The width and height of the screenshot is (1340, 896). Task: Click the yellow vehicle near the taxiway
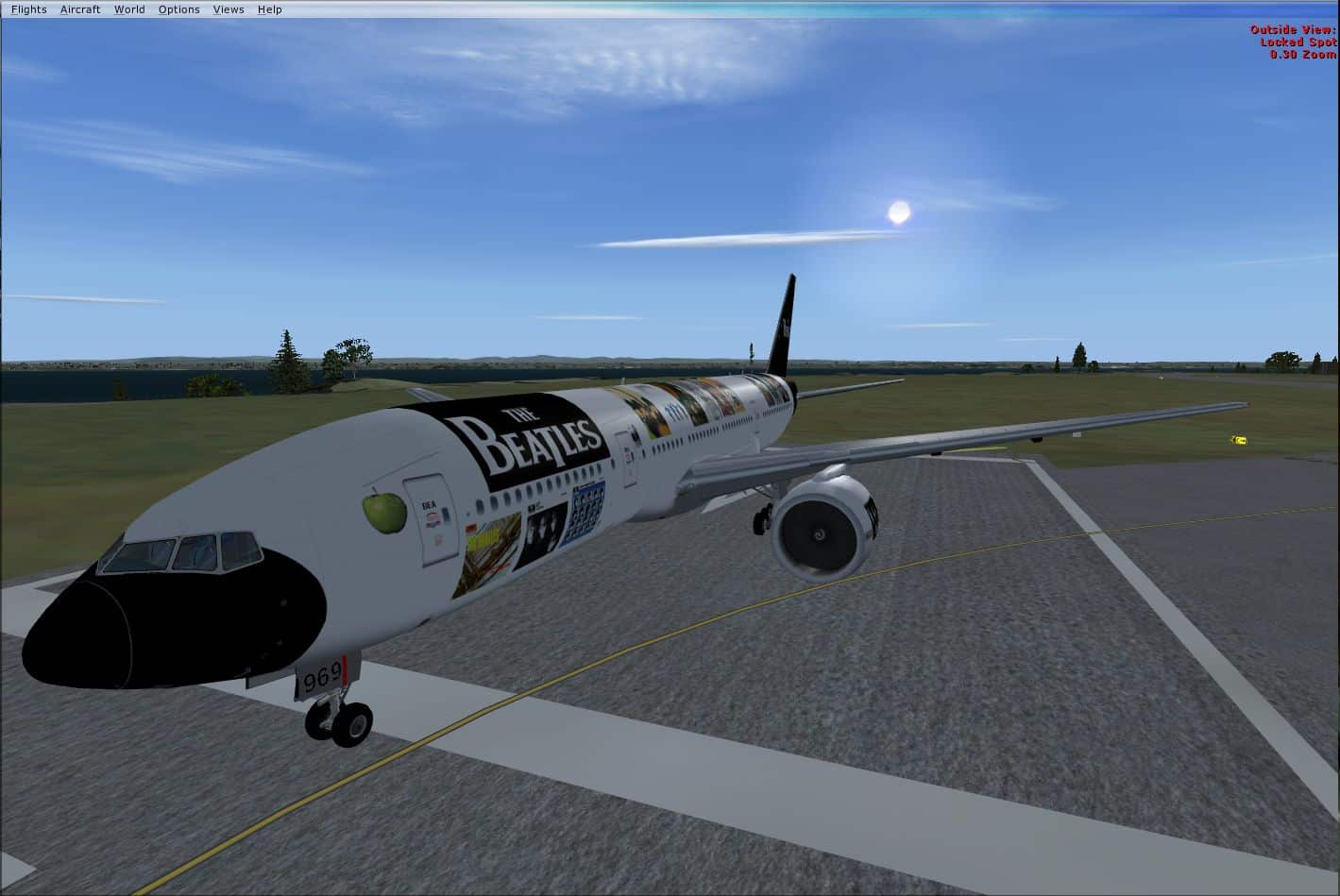(1237, 439)
